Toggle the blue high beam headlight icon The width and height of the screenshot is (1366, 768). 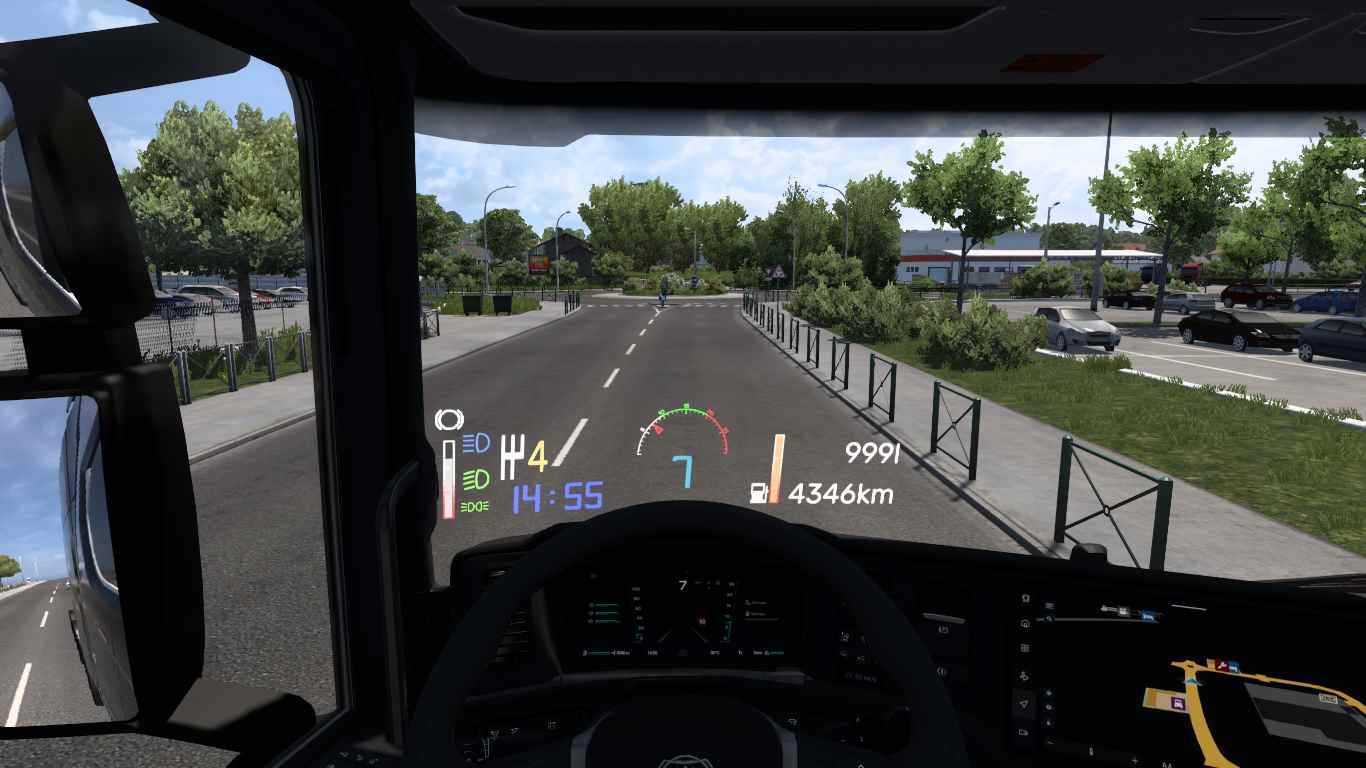(476, 441)
